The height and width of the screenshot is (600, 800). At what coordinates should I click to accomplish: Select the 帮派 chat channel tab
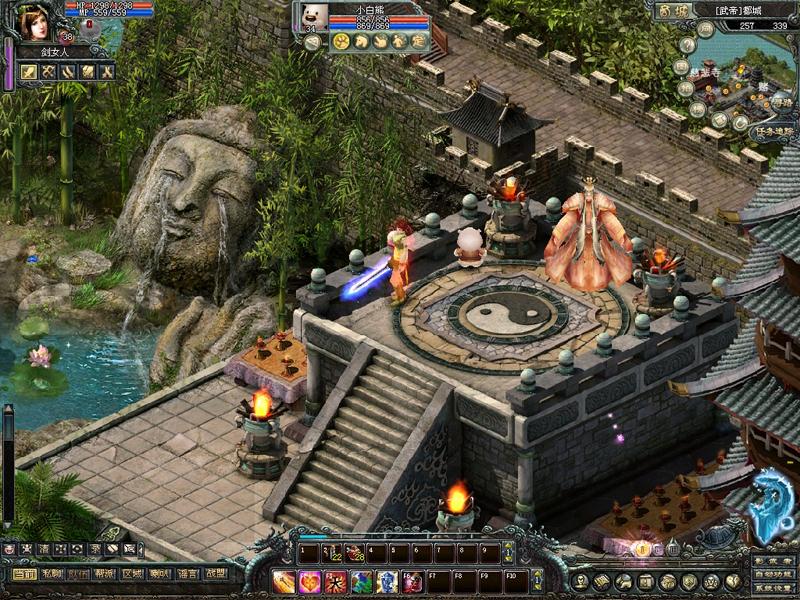105,574
